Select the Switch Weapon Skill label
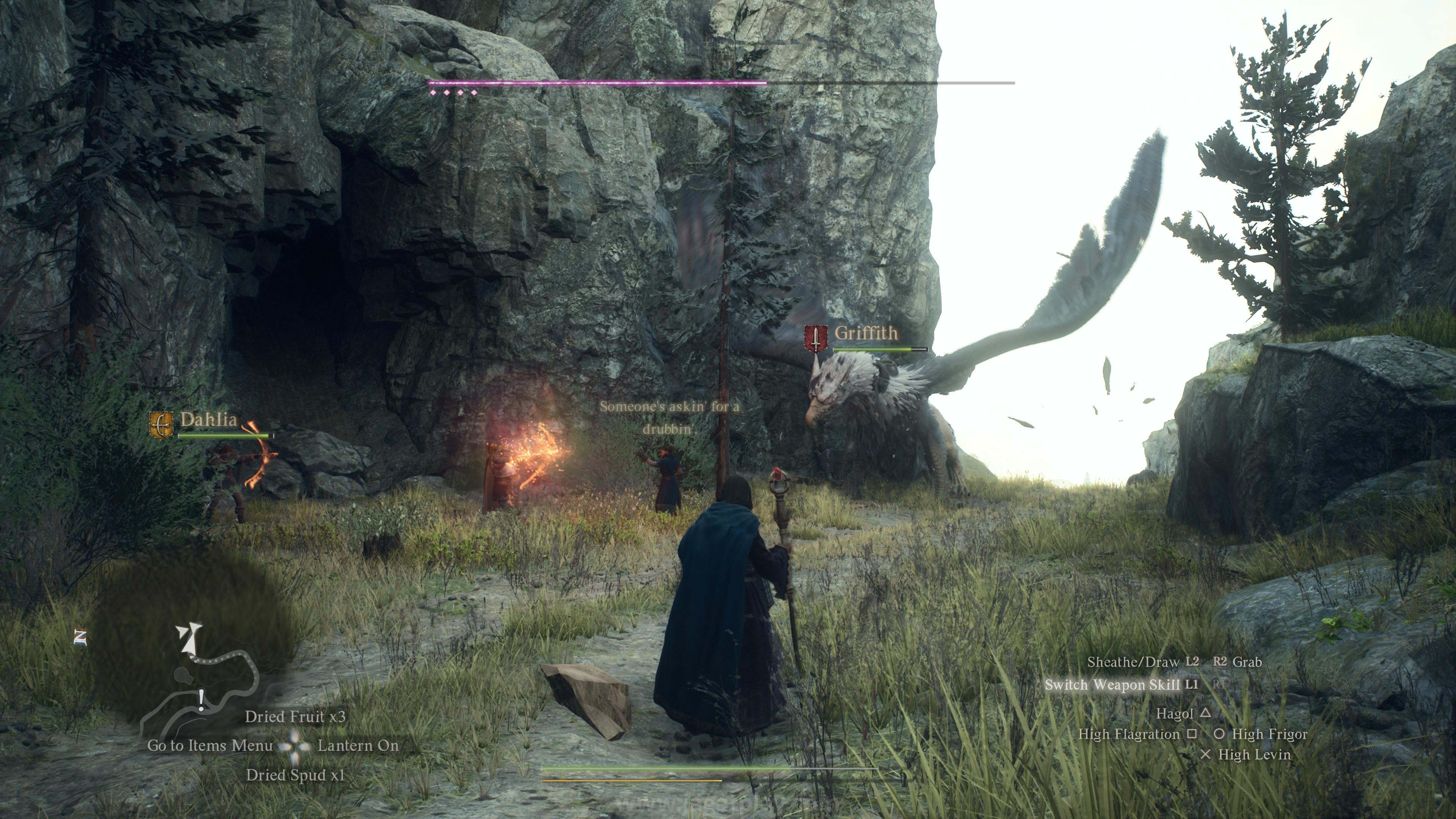Image resolution: width=1456 pixels, height=819 pixels. [1112, 685]
